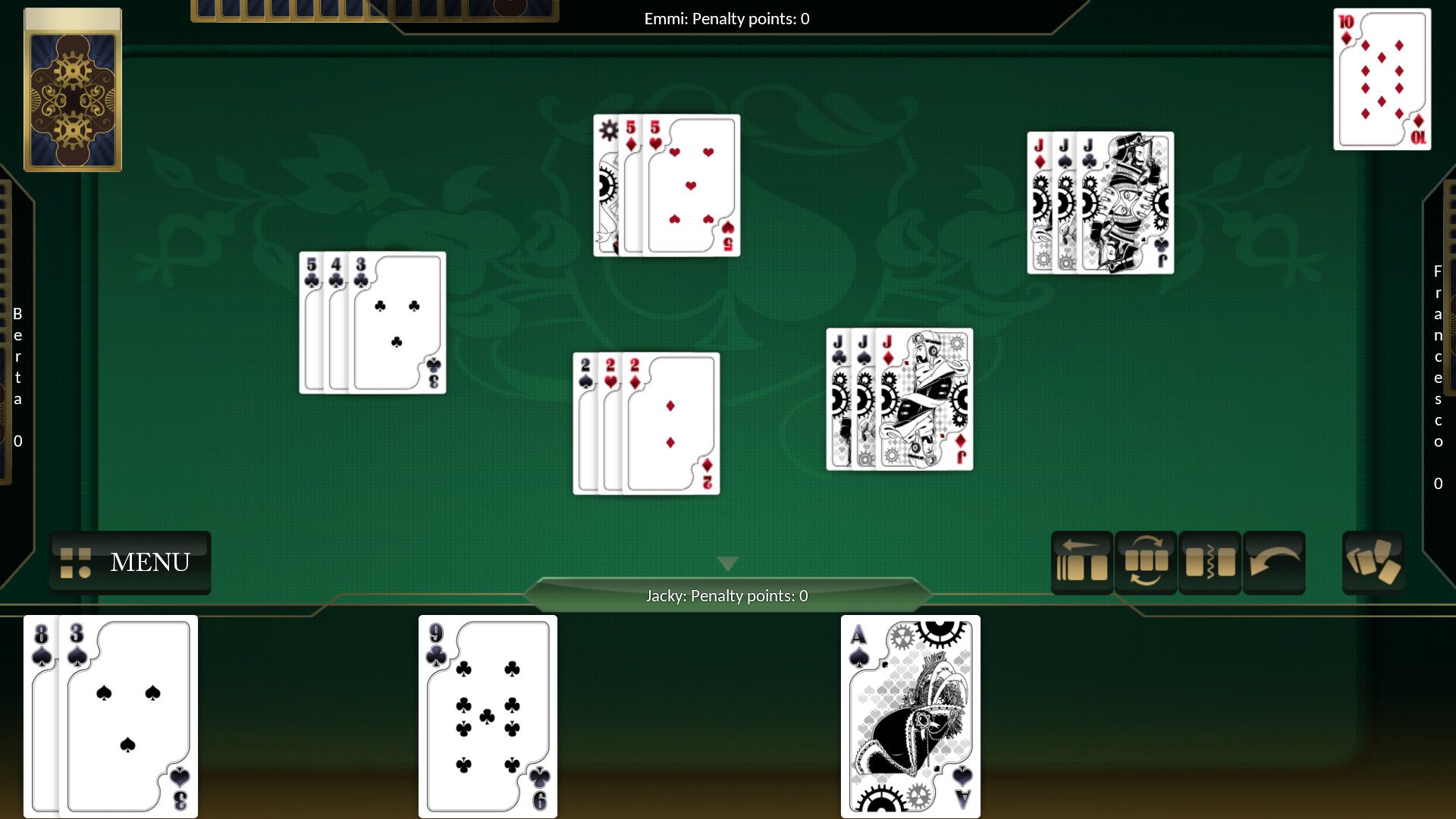Select the sort cards by rank icon

pos(1147,562)
